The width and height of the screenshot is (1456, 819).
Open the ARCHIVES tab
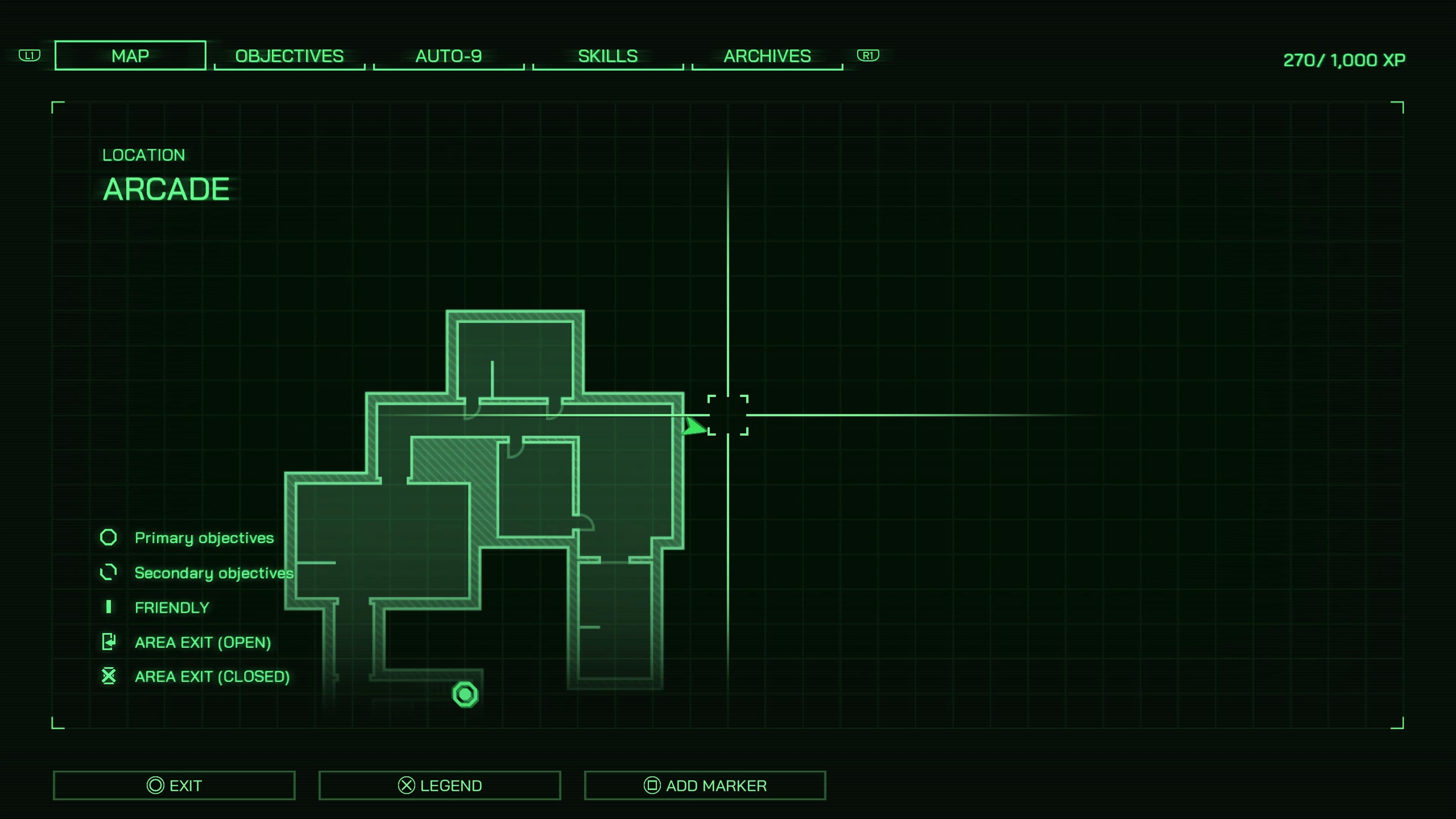click(x=766, y=55)
